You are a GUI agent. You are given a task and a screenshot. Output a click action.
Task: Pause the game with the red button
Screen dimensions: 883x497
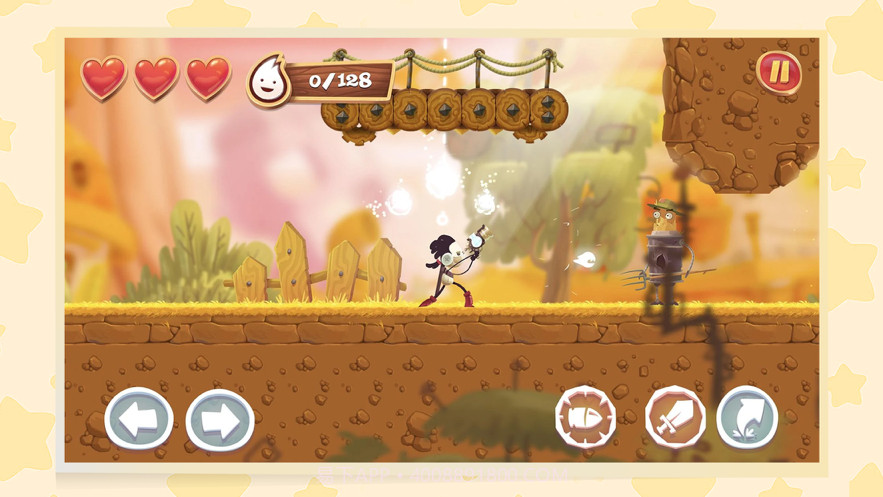click(x=779, y=72)
